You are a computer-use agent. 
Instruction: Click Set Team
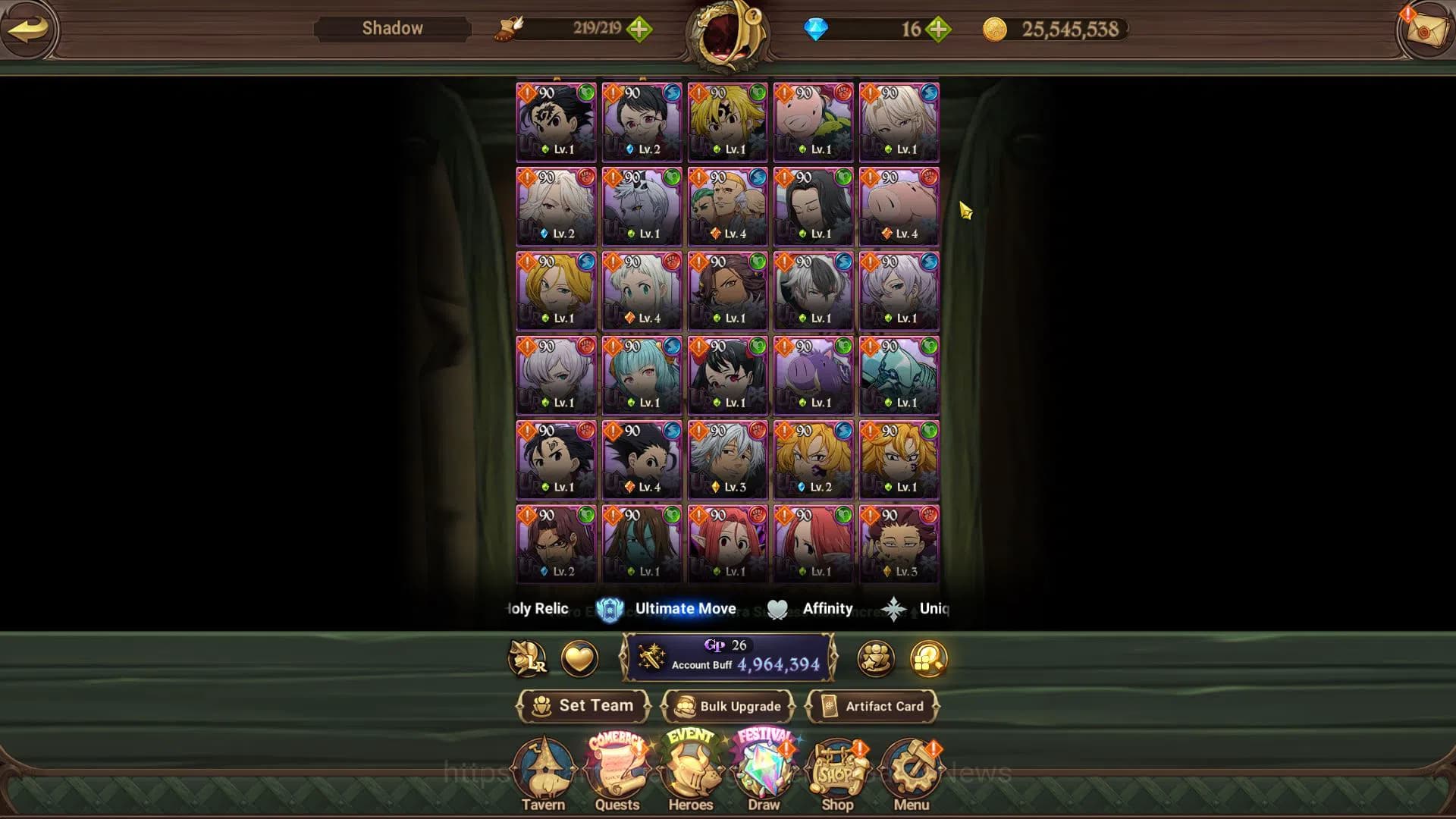[x=584, y=705]
